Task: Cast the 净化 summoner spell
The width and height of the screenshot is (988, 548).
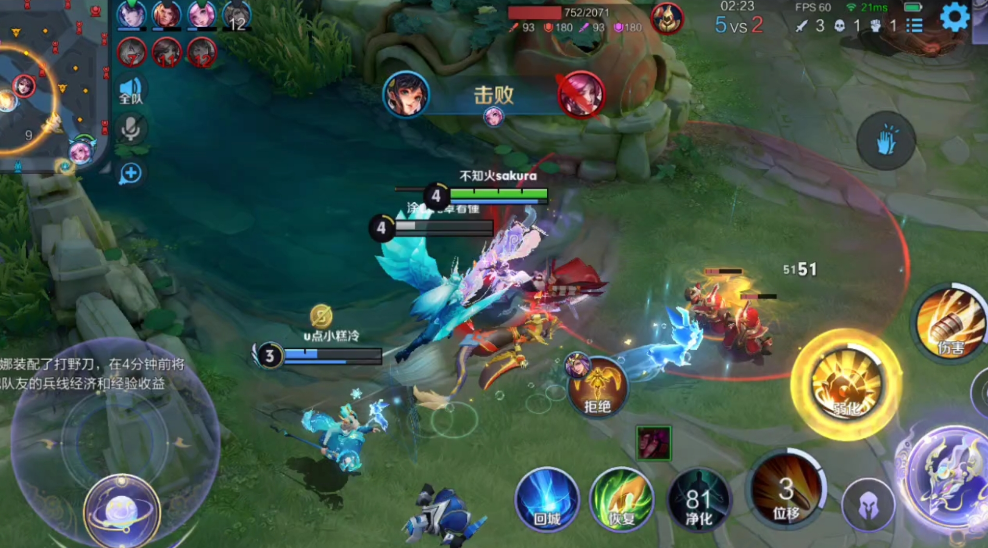Action: pyautogui.click(x=700, y=498)
